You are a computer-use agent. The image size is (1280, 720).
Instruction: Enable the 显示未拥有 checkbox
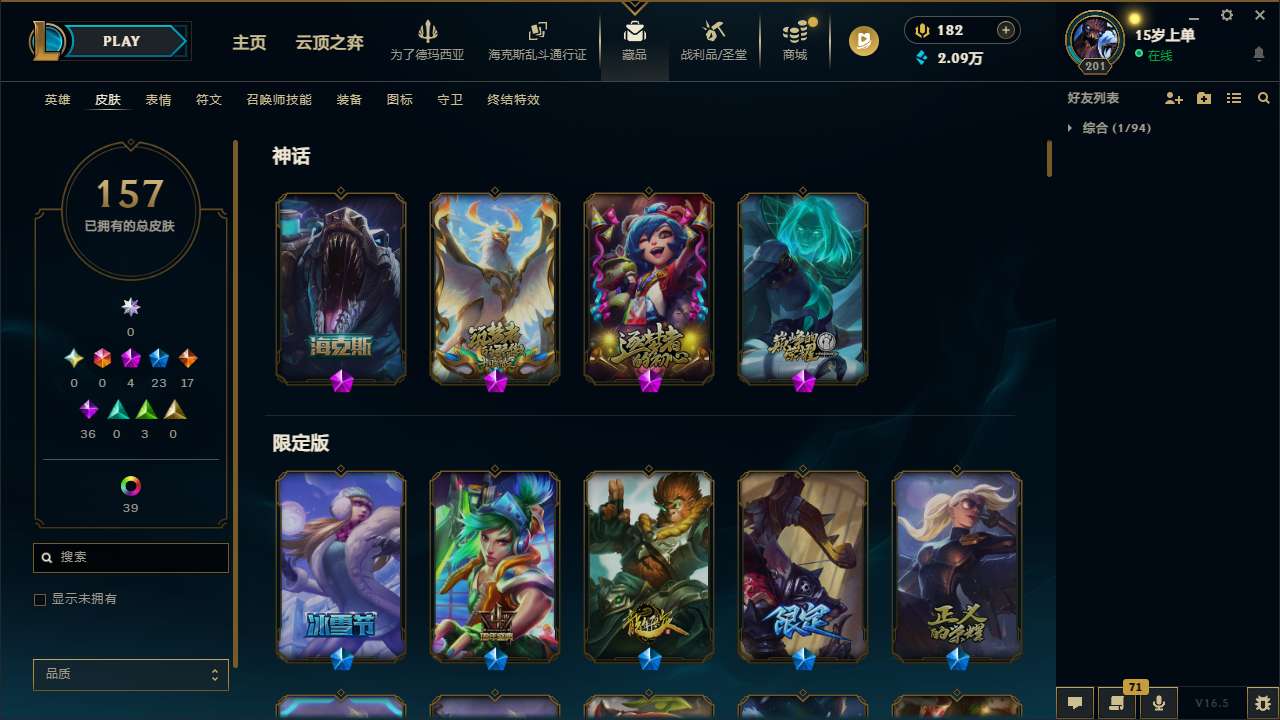(40, 599)
